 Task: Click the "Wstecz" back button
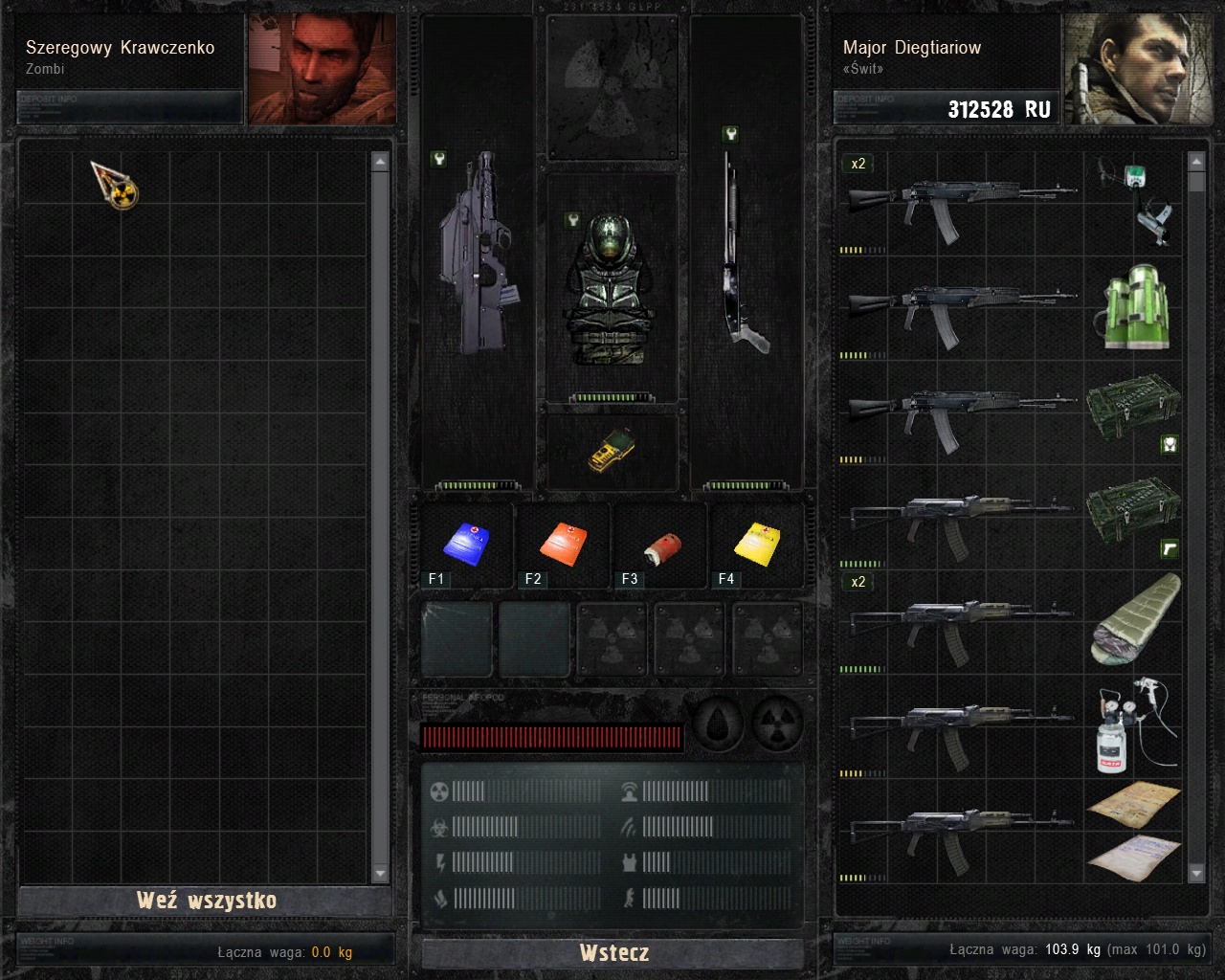613,952
